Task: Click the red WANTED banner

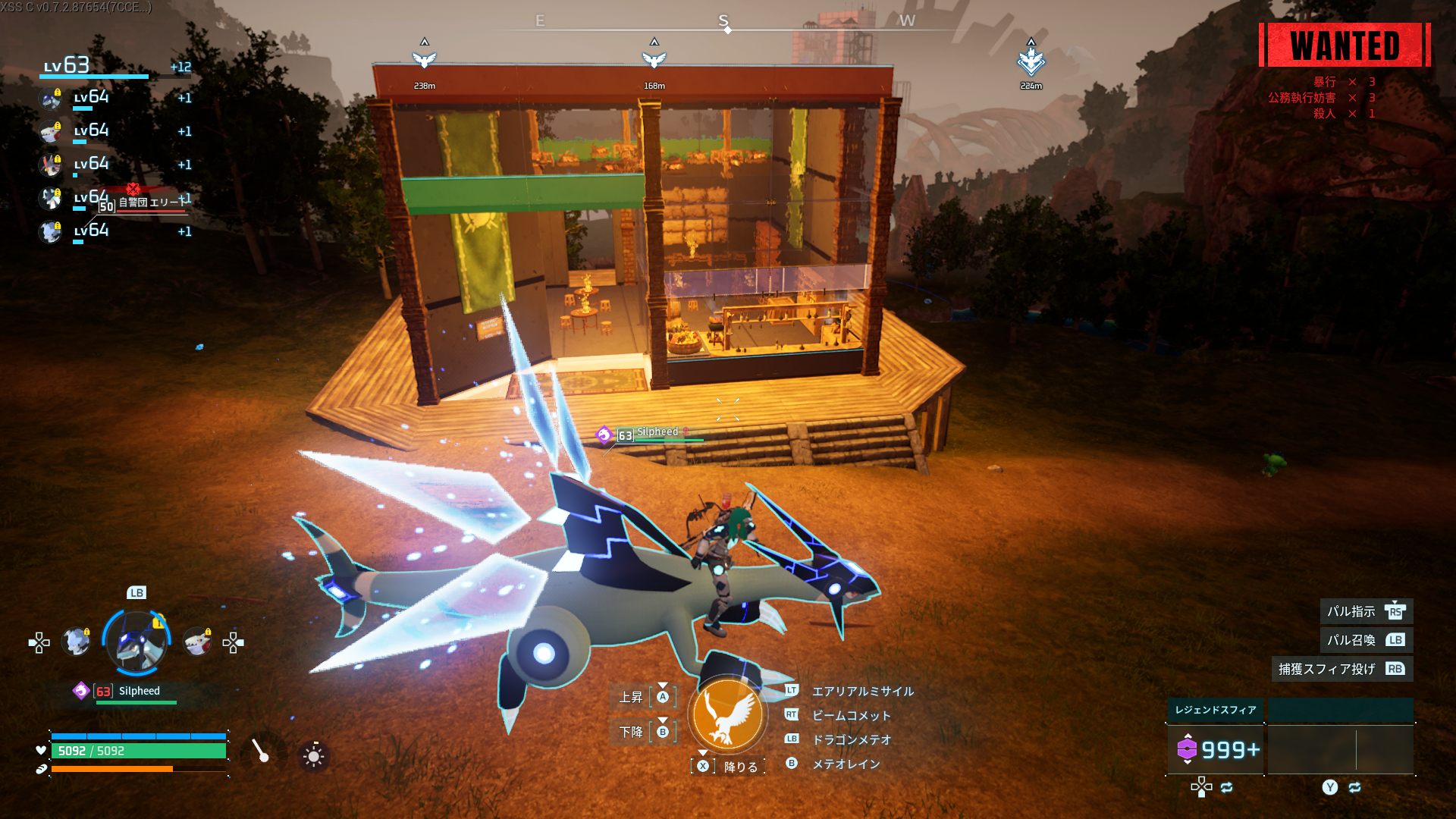Action: (1345, 45)
